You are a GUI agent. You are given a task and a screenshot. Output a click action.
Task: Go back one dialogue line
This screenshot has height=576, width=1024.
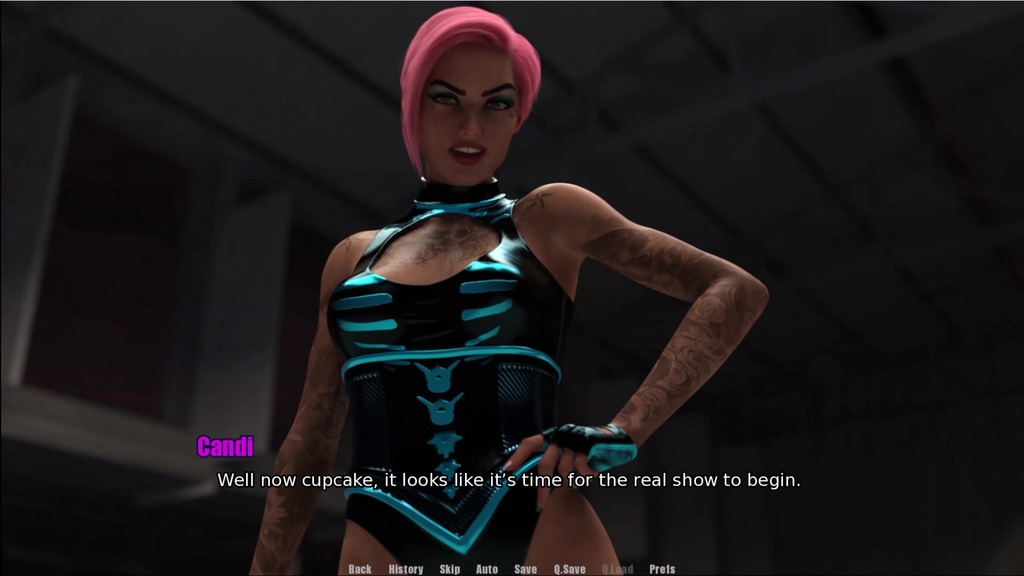tap(360, 569)
